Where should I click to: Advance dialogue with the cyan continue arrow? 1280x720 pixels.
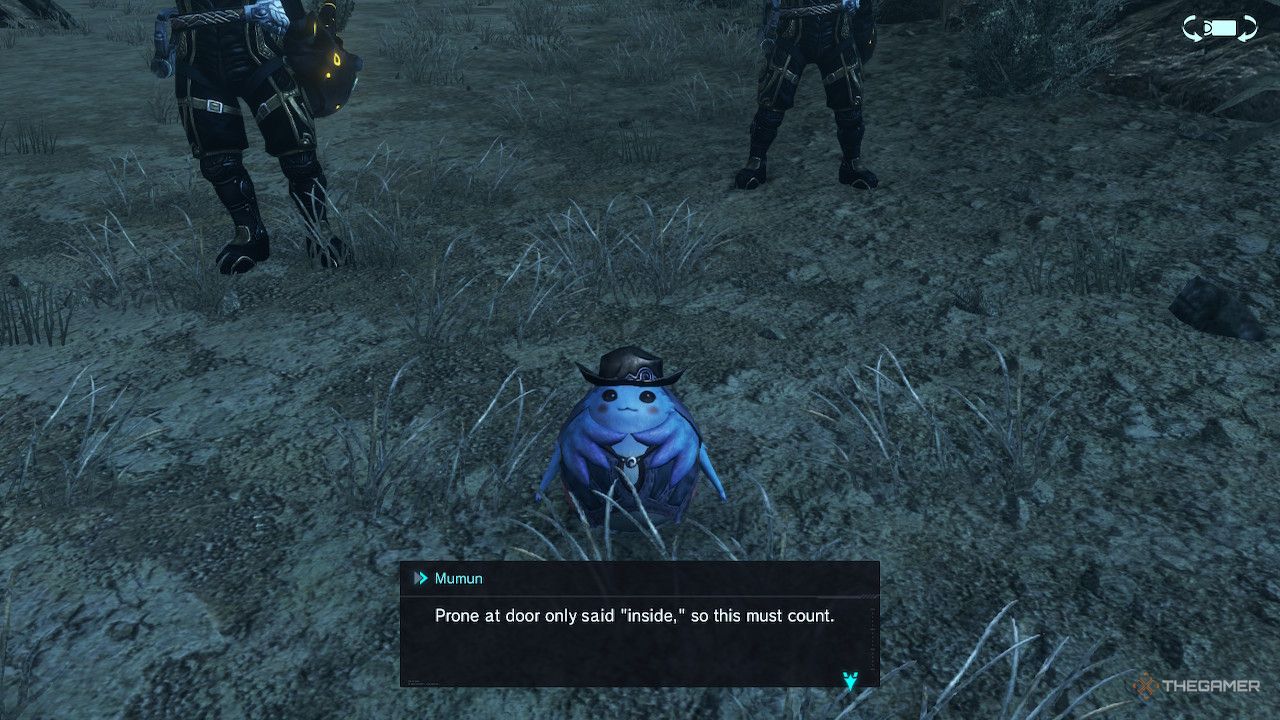point(850,681)
